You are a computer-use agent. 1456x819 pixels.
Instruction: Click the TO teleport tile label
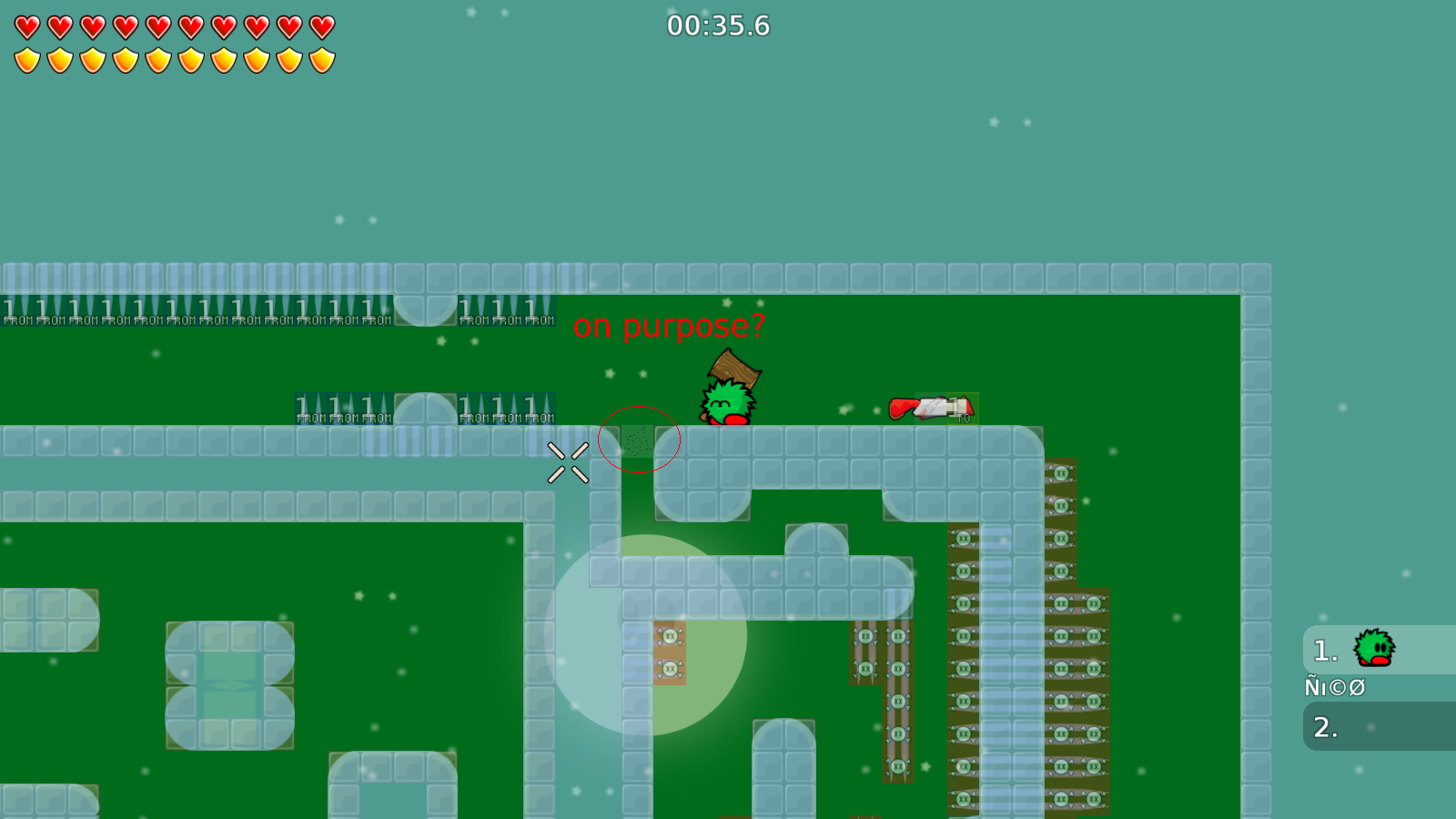point(965,420)
